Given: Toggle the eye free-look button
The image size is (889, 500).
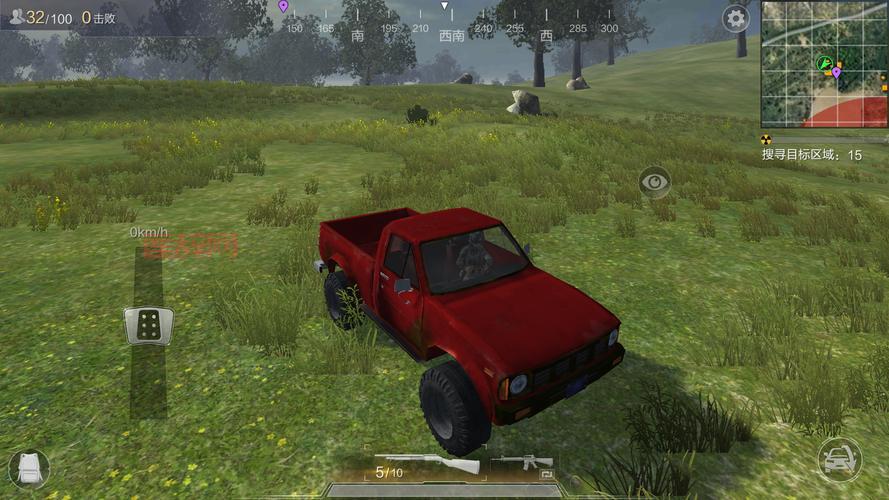Looking at the screenshot, I should pos(655,181).
